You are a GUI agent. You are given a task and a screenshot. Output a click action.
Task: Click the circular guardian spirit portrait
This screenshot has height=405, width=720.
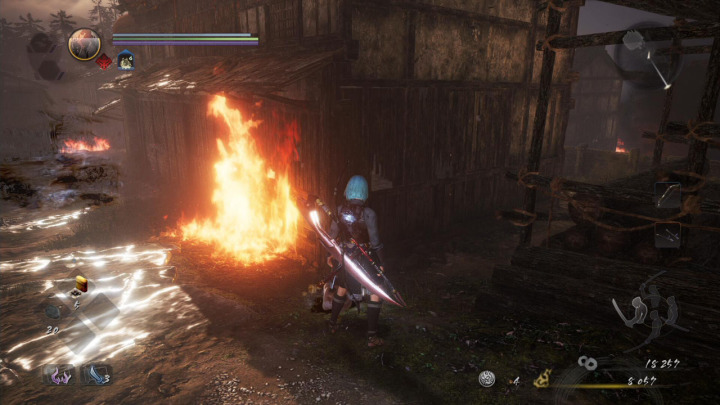point(84,43)
